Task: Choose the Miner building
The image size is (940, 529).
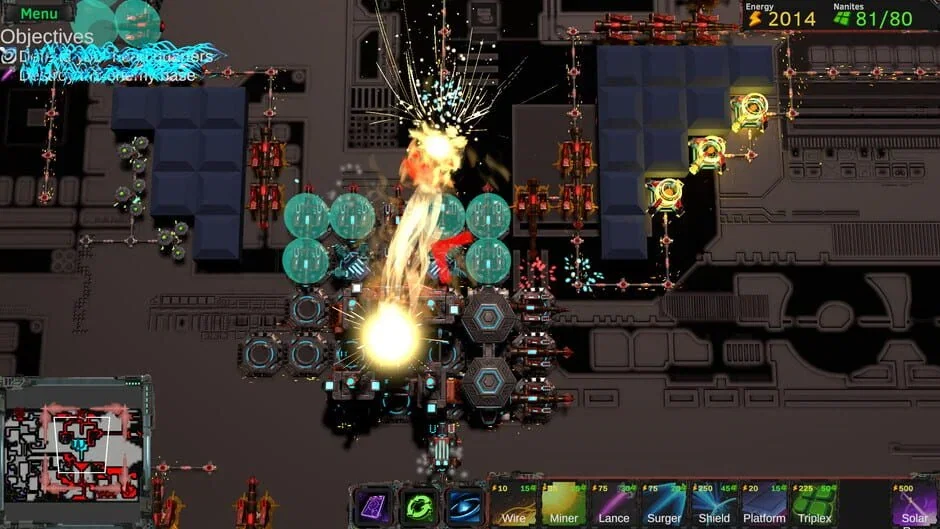Action: click(x=563, y=504)
